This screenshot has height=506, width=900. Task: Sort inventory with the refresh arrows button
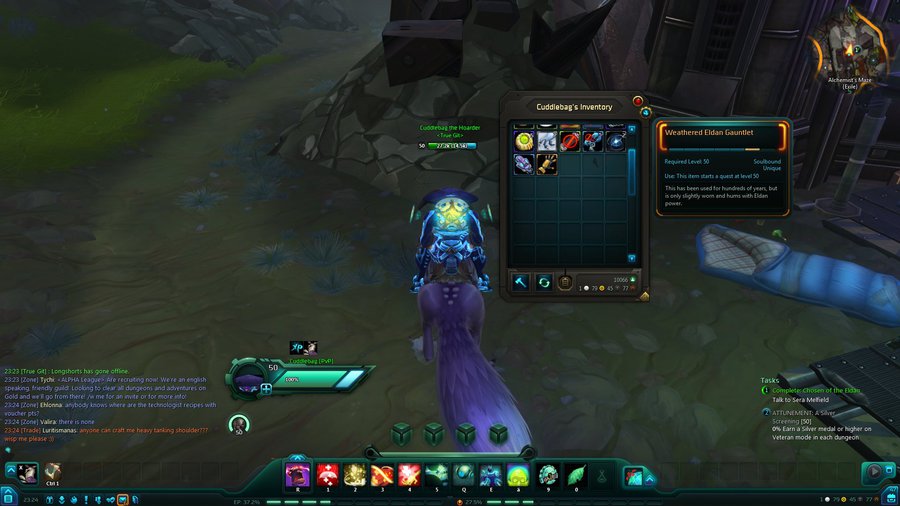pyautogui.click(x=544, y=282)
